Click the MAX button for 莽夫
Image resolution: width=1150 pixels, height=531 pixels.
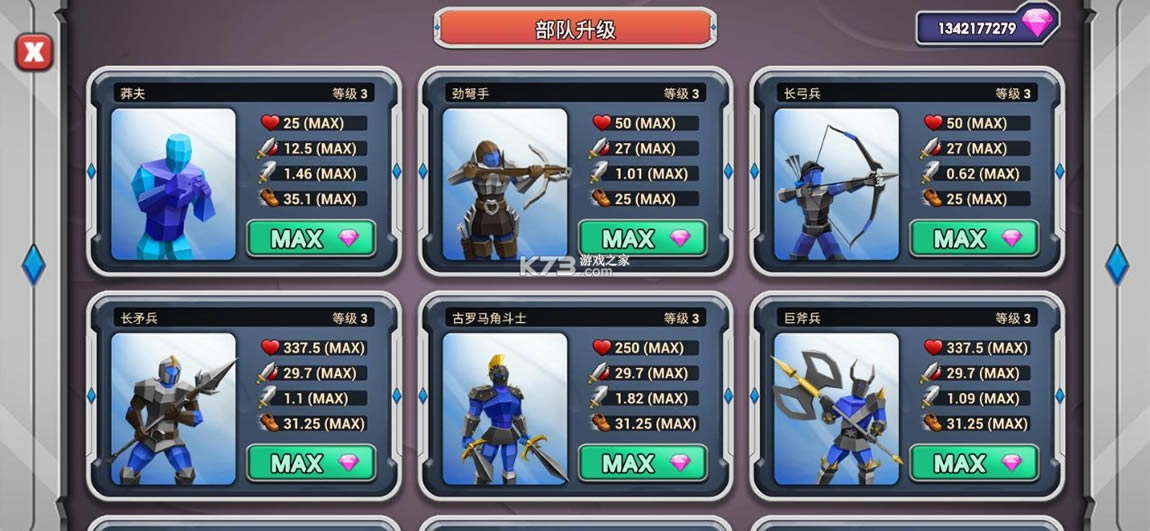[x=311, y=239]
